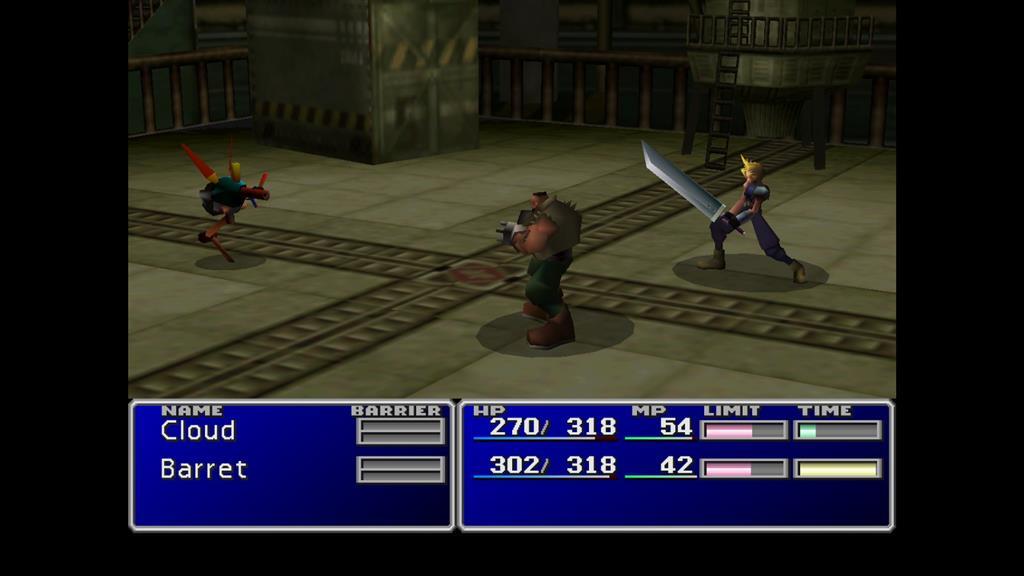
Task: Select Cloud in the party name list
Action: tap(198, 431)
